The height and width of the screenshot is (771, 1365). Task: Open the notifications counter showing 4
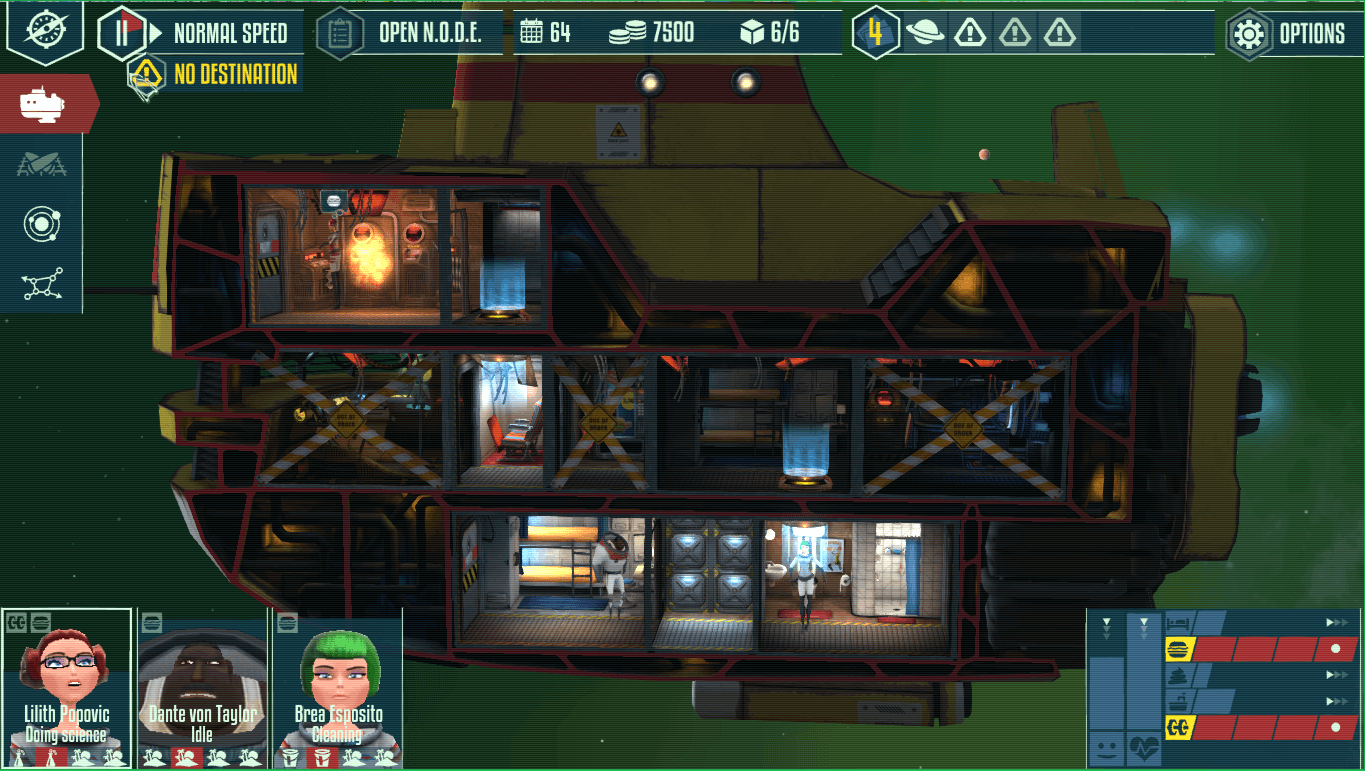[x=876, y=34]
